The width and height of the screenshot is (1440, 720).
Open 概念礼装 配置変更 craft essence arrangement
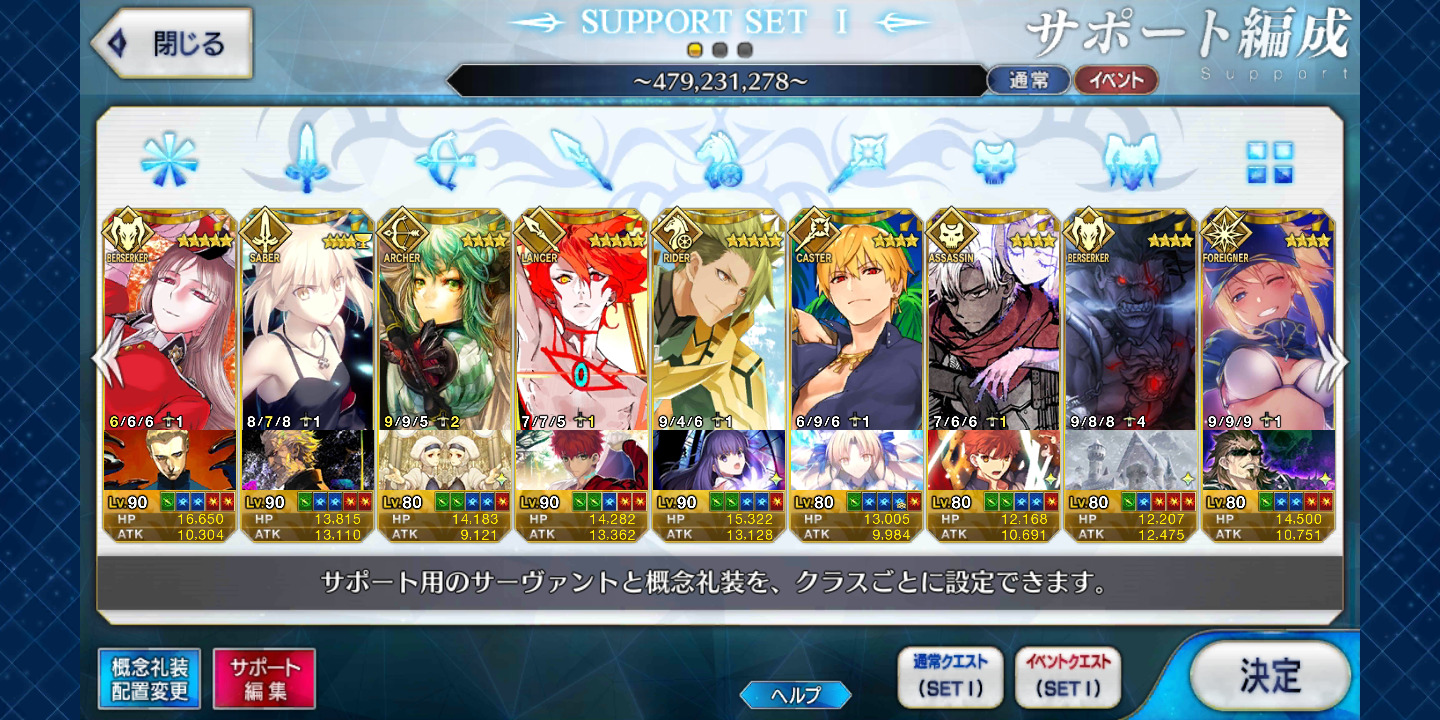[x=149, y=679]
